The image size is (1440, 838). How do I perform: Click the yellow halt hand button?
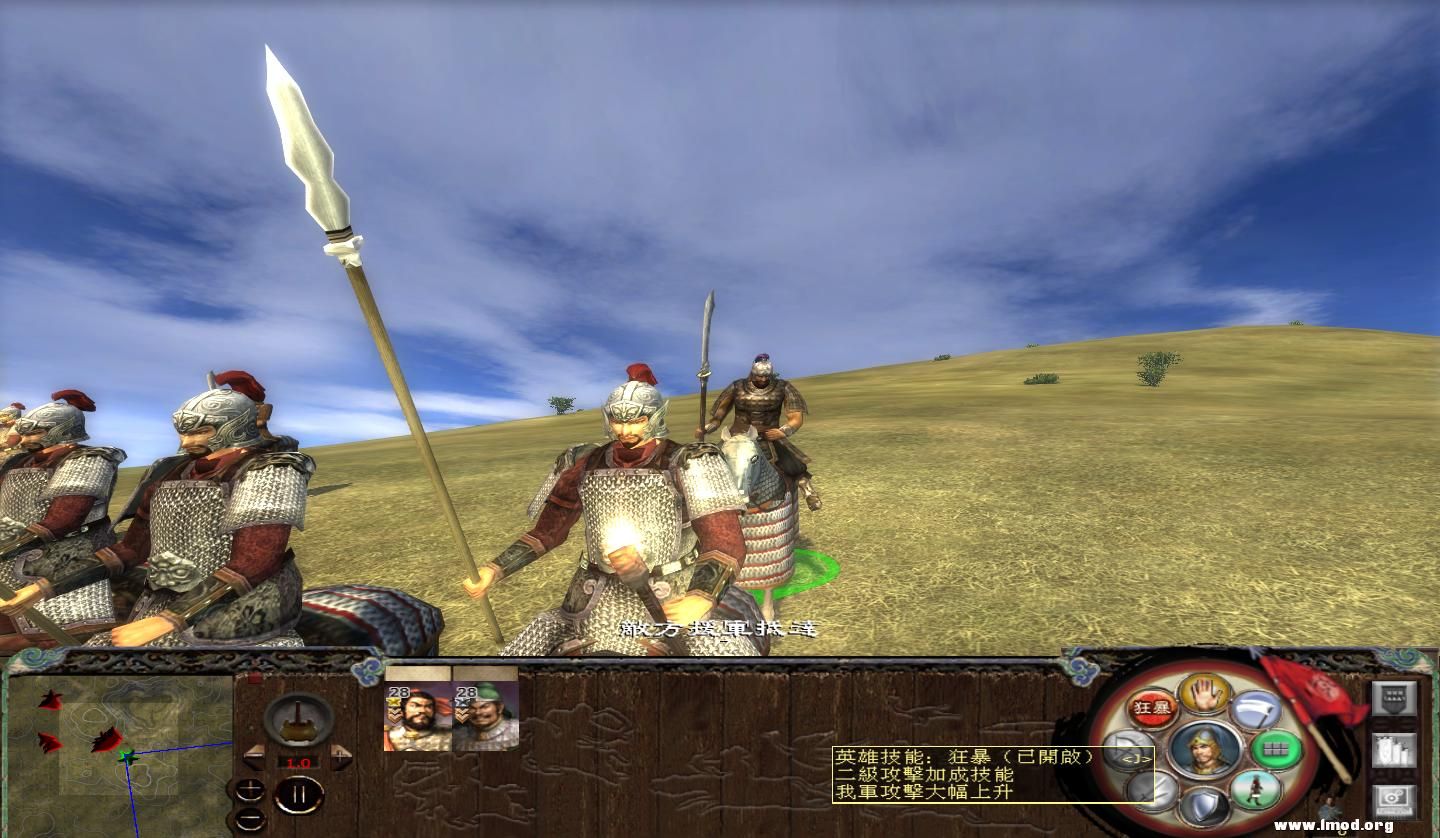(x=1204, y=693)
